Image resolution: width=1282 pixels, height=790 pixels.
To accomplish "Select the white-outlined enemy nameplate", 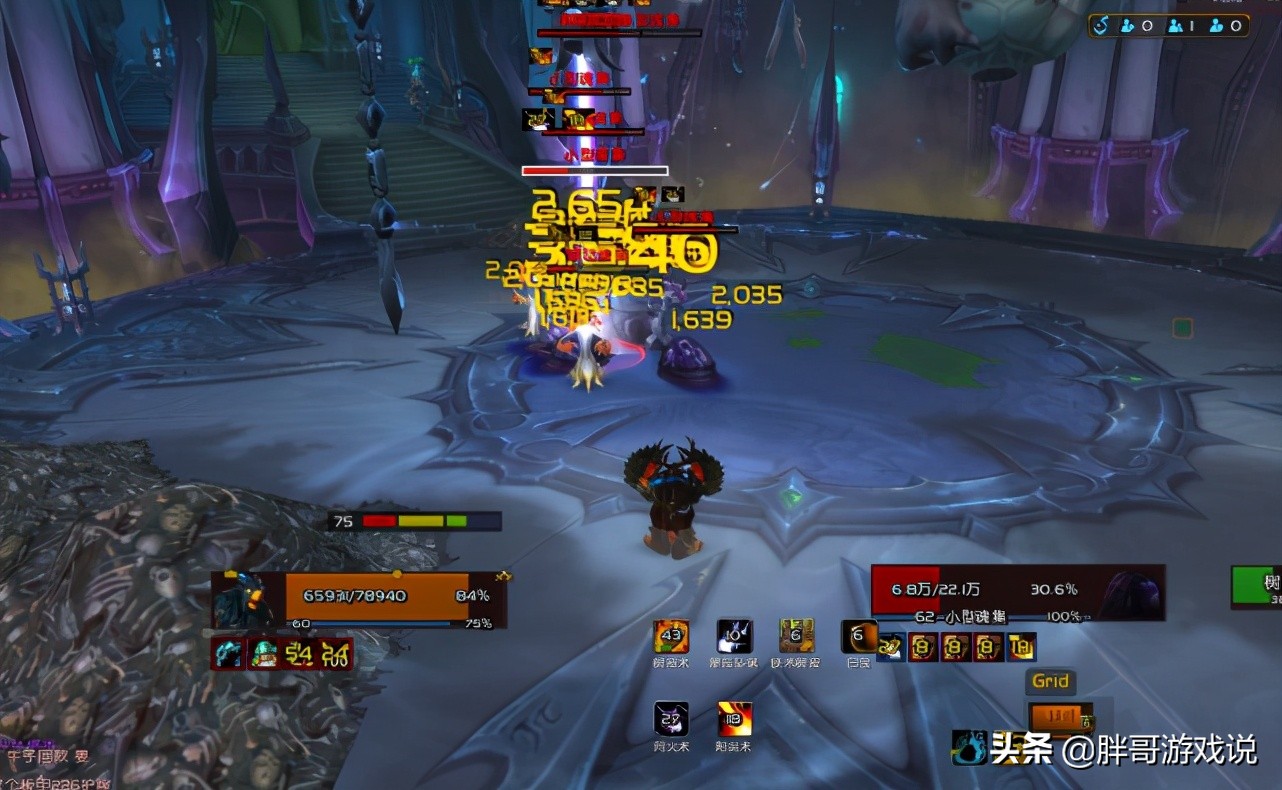I will pos(595,171).
